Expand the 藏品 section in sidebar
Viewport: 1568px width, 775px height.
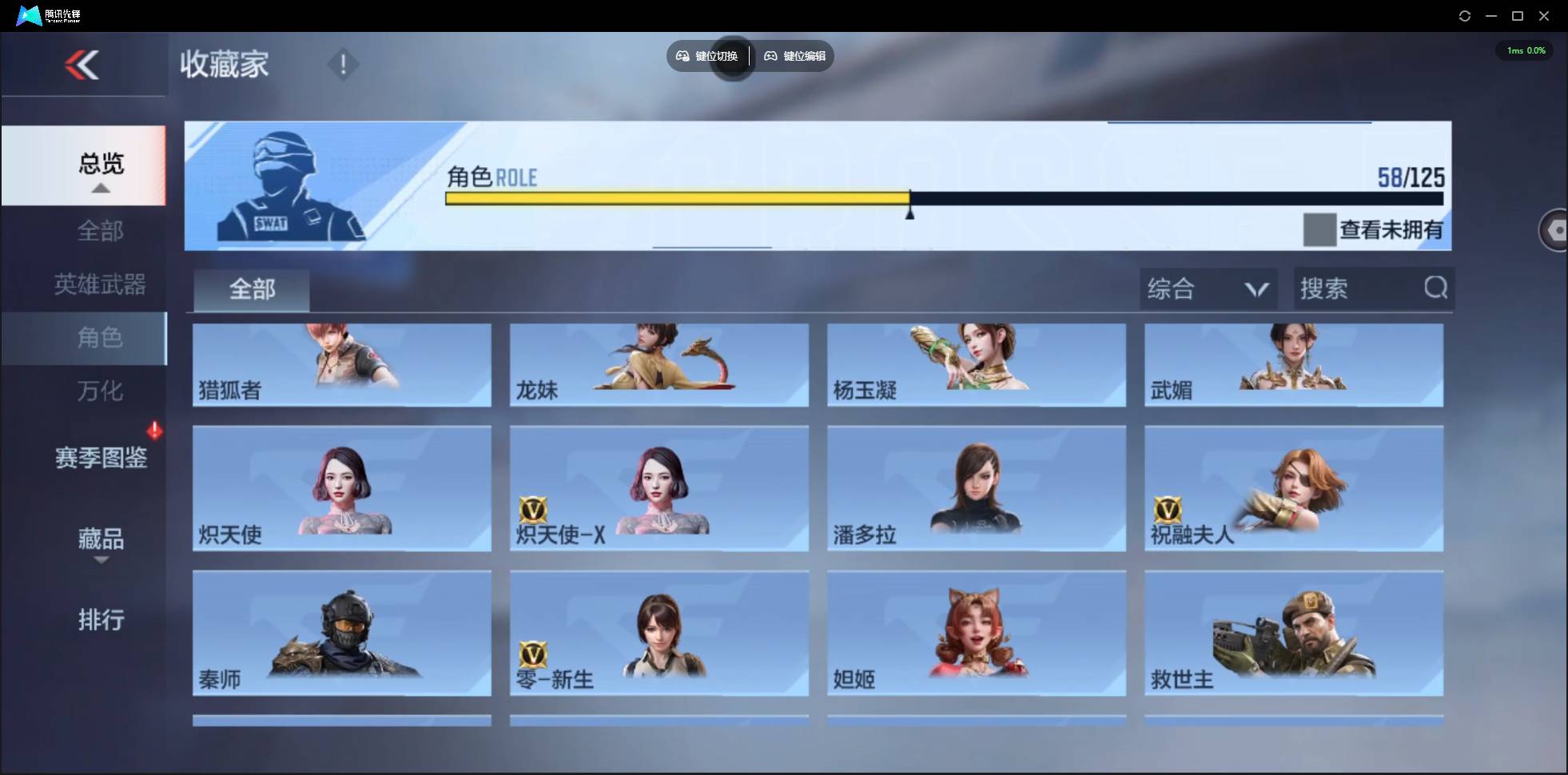[x=100, y=542]
